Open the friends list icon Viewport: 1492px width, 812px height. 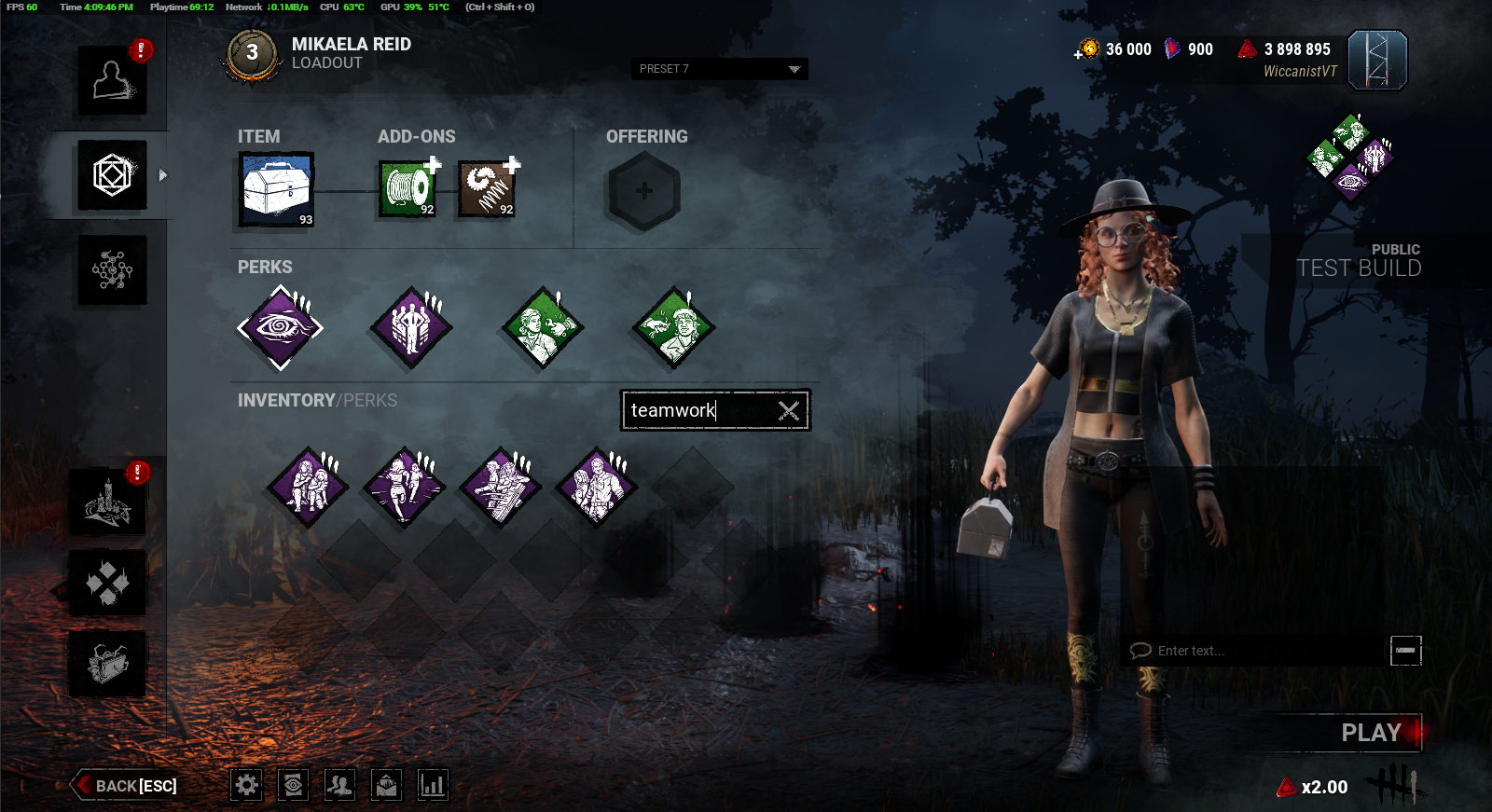339,785
